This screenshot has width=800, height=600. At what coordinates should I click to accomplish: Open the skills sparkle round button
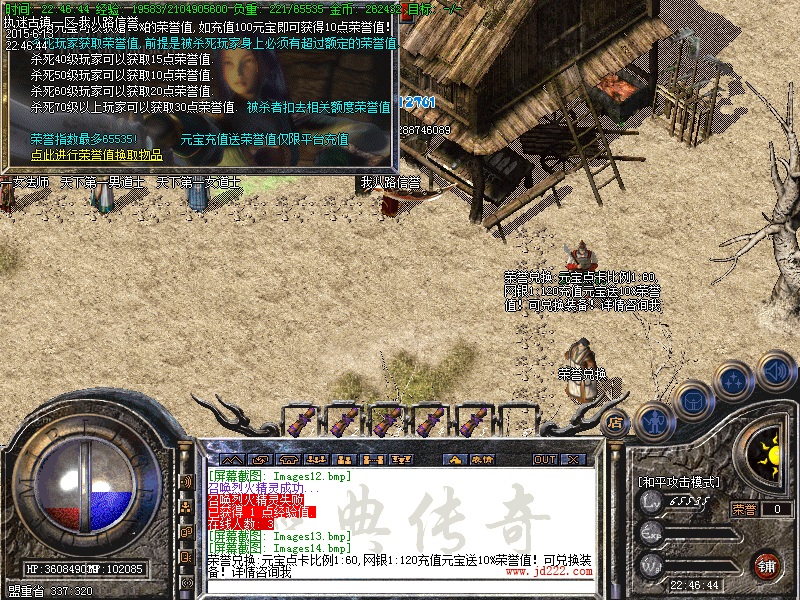(734, 381)
